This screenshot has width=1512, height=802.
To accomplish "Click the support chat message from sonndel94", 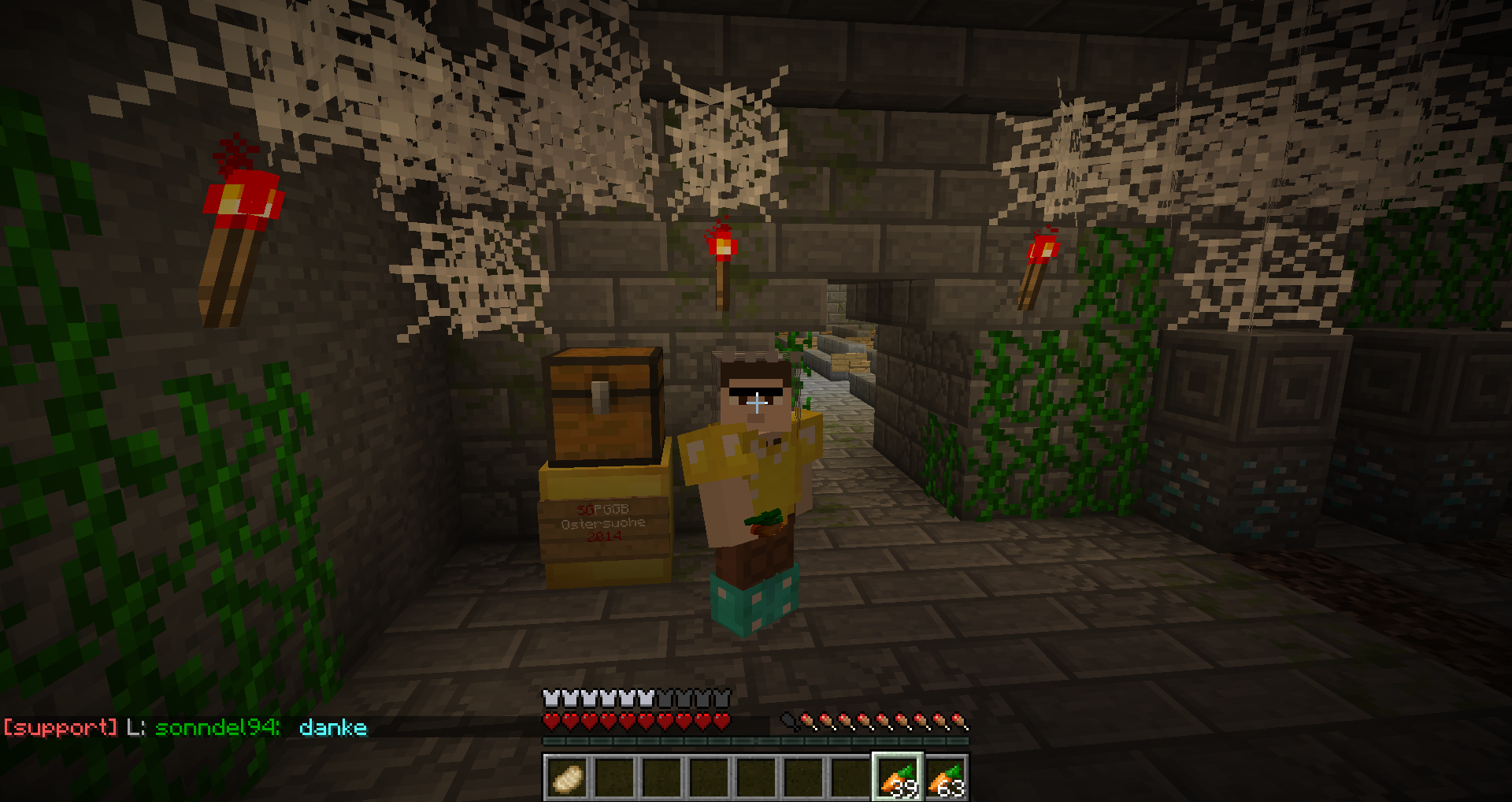I will [x=186, y=728].
